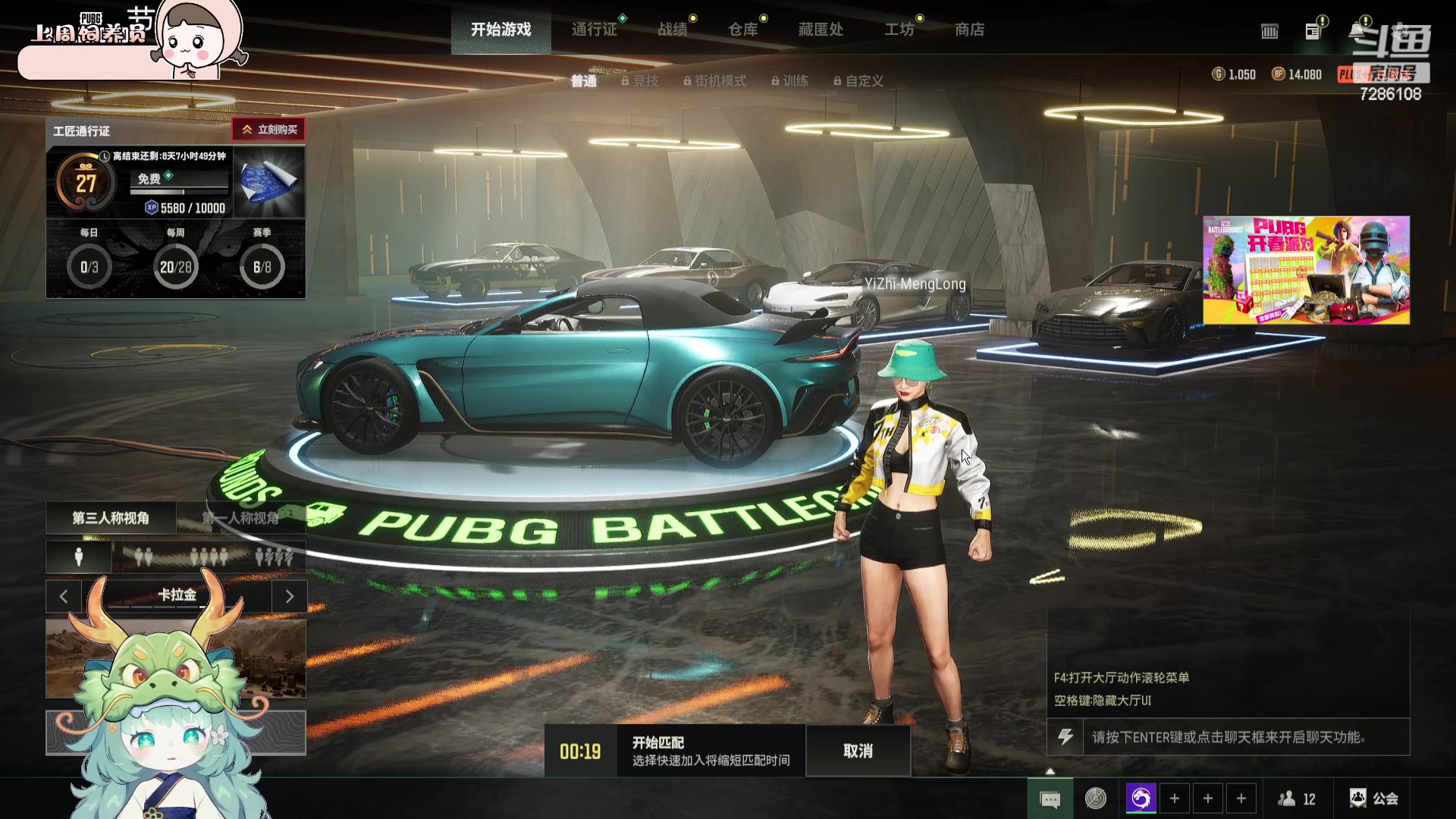Go to the 藏匿处 hideout tab
This screenshot has height=819, width=1456.
[x=821, y=30]
